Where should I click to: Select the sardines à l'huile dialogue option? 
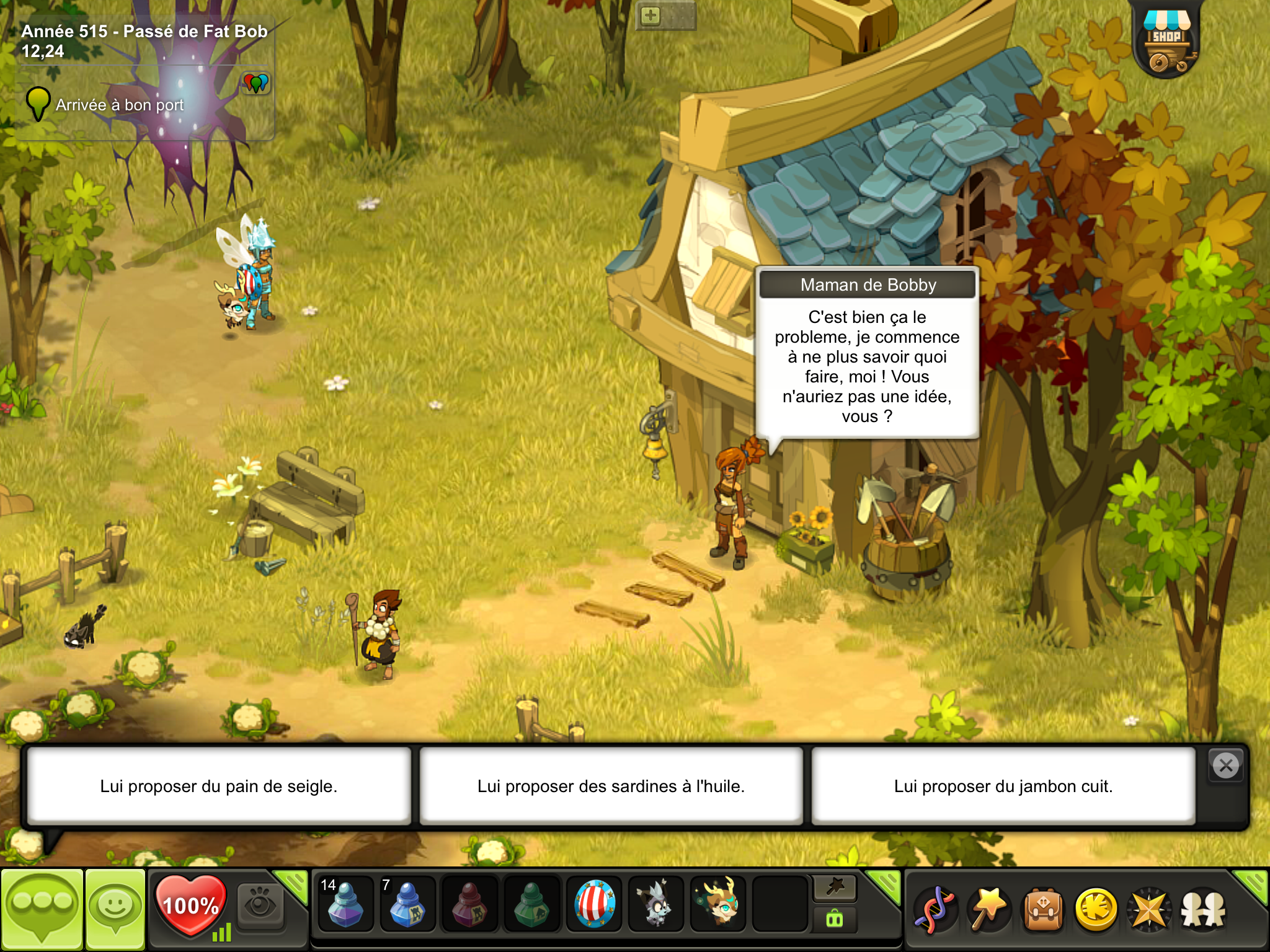[611, 786]
